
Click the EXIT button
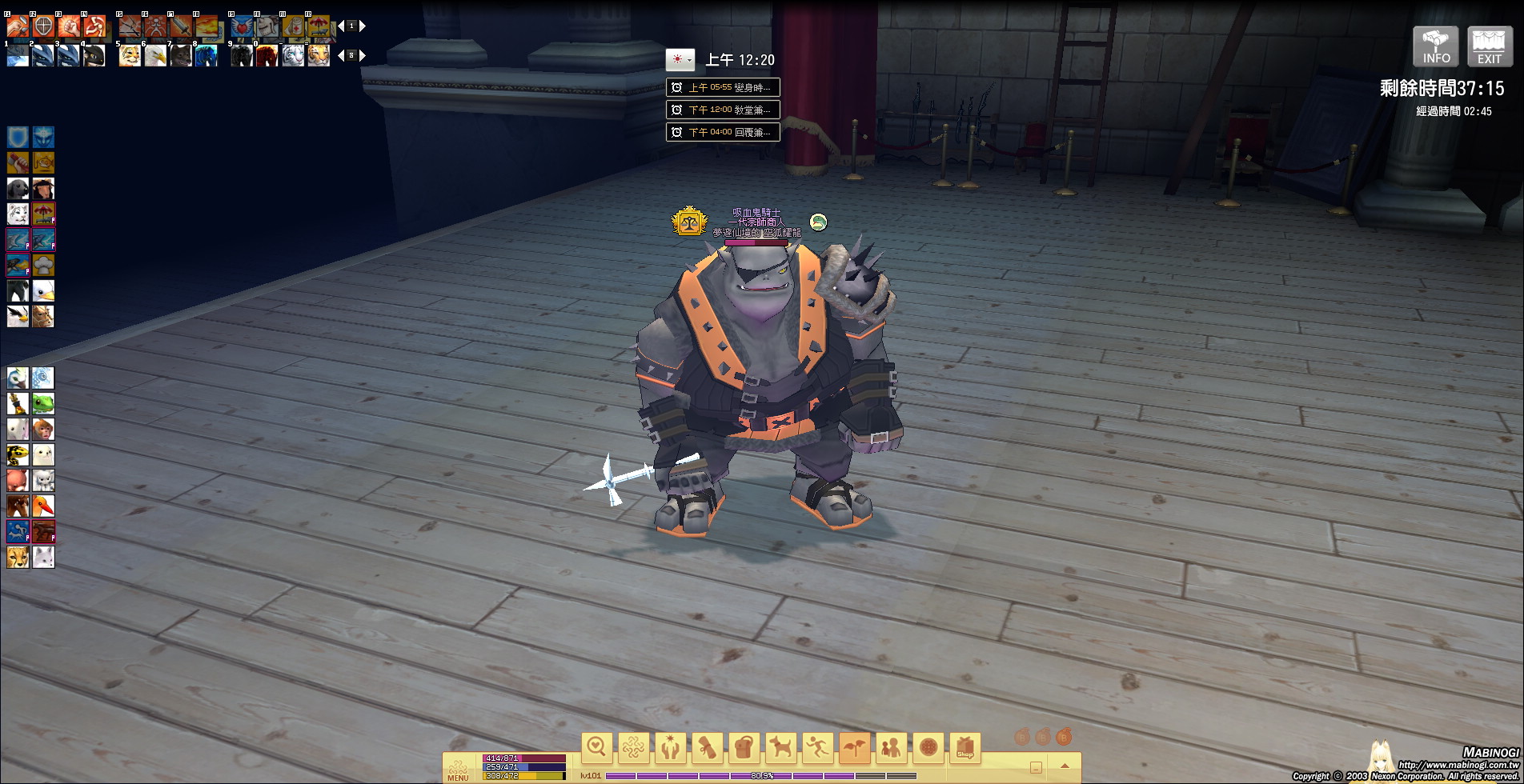point(1489,46)
